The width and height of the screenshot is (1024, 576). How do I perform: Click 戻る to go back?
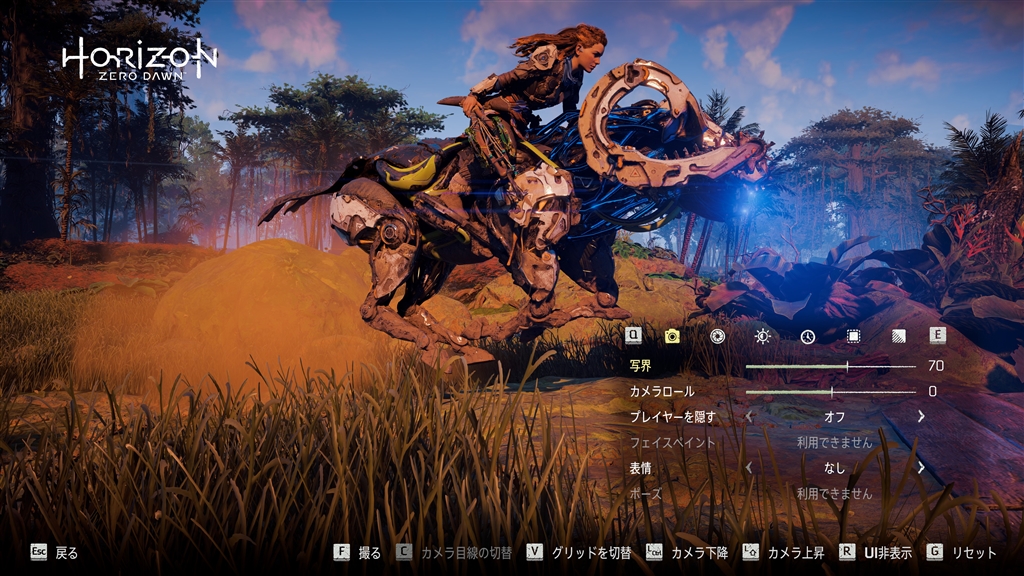pyautogui.click(x=66, y=552)
